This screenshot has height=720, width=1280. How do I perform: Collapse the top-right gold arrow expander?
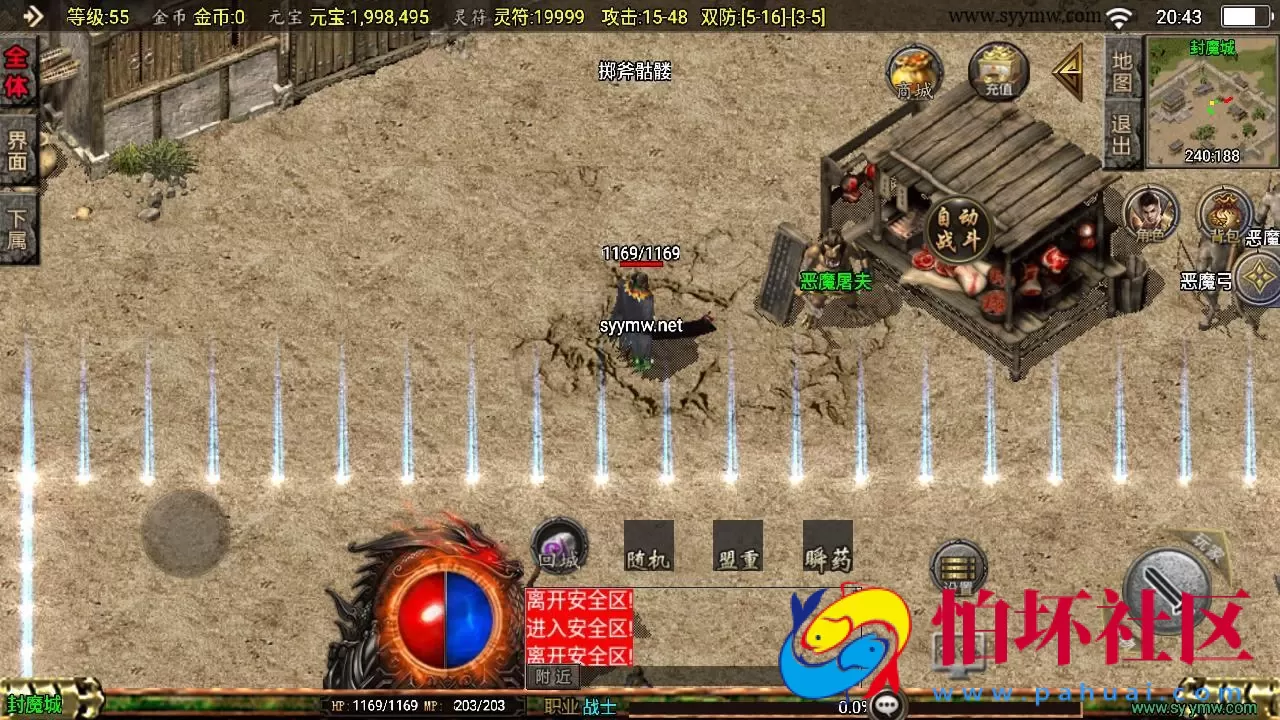tap(1067, 70)
